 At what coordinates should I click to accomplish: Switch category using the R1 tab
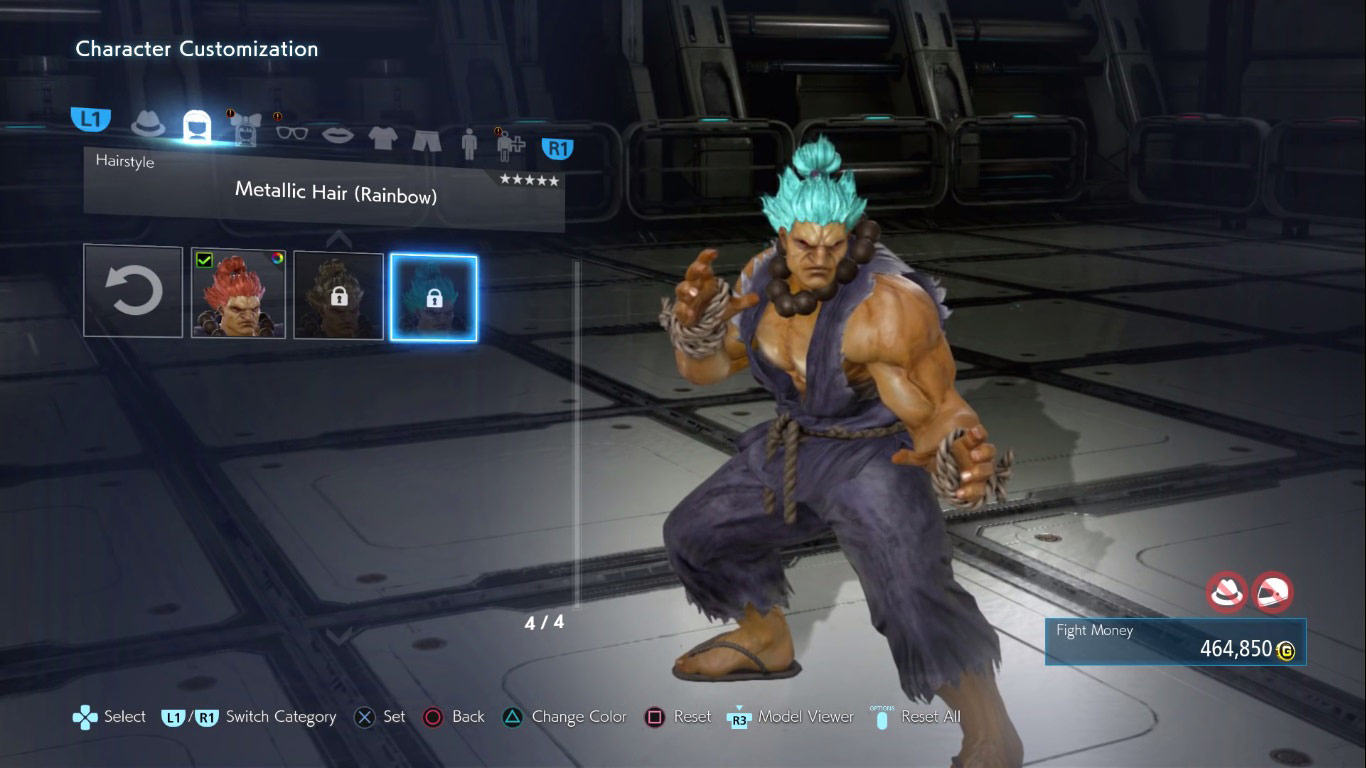(557, 148)
